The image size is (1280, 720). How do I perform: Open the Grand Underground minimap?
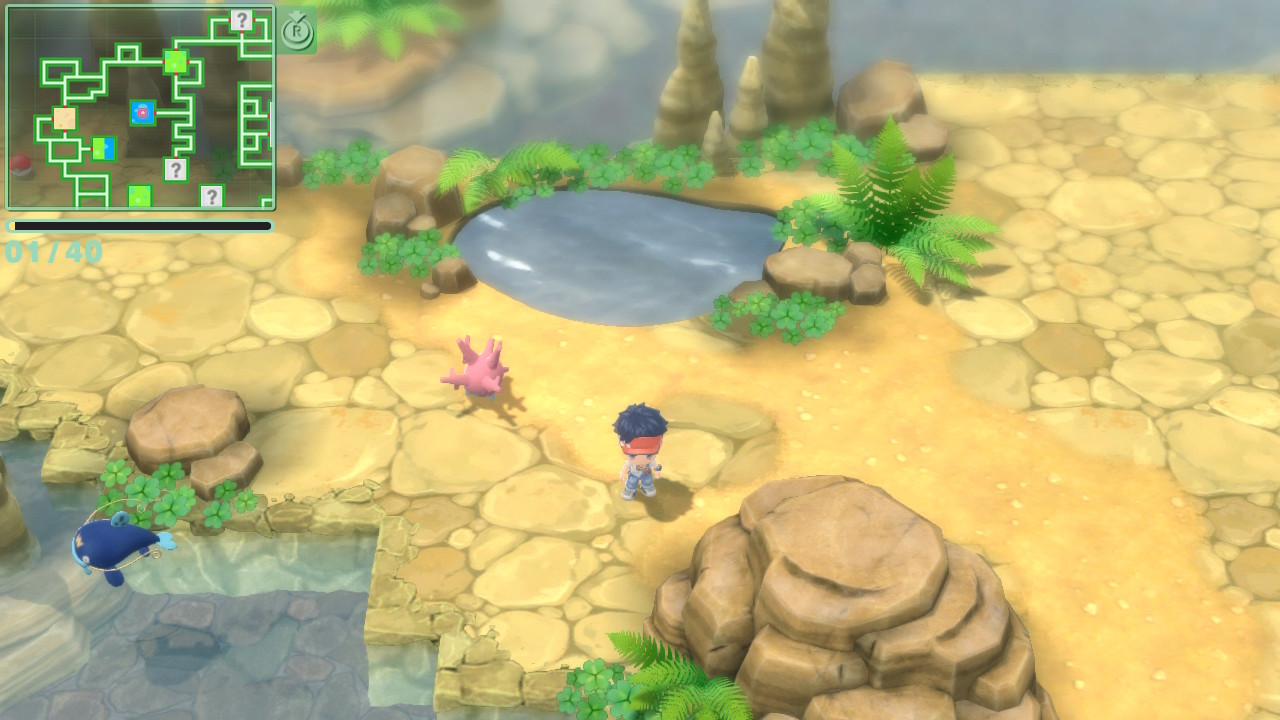(x=140, y=107)
